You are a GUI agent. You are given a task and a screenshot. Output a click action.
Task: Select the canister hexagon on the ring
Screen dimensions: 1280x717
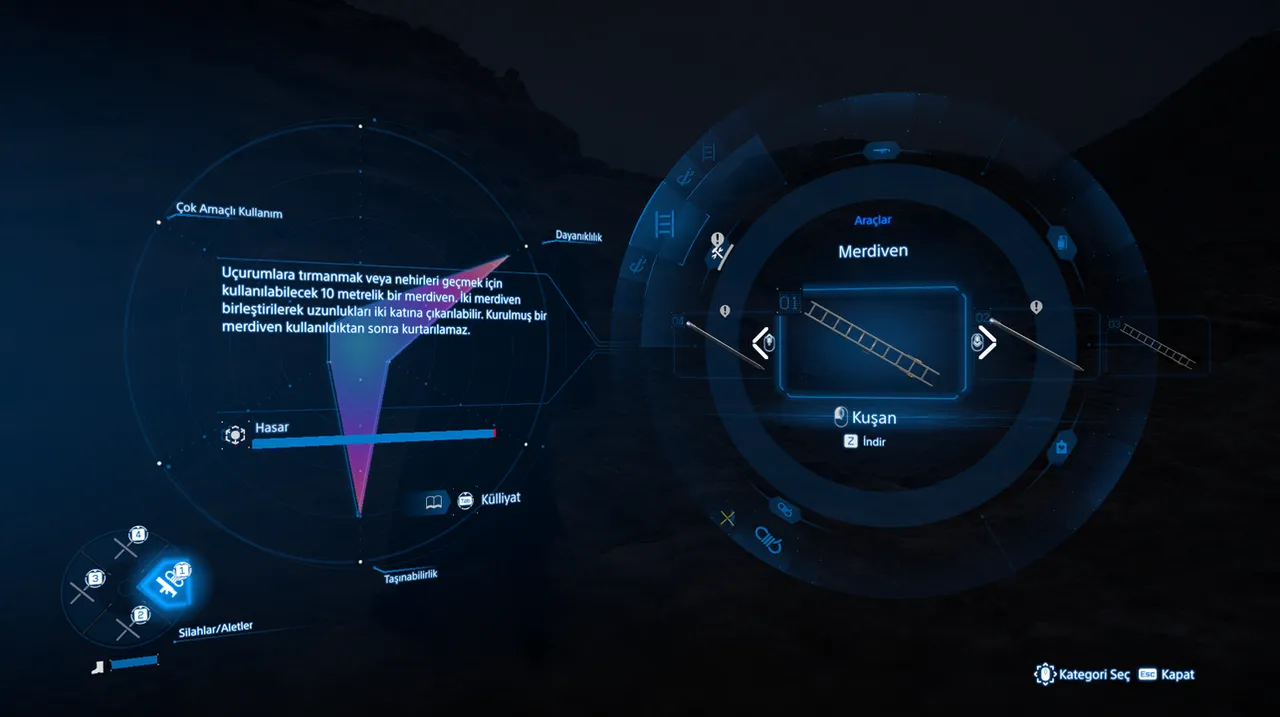tap(1060, 241)
